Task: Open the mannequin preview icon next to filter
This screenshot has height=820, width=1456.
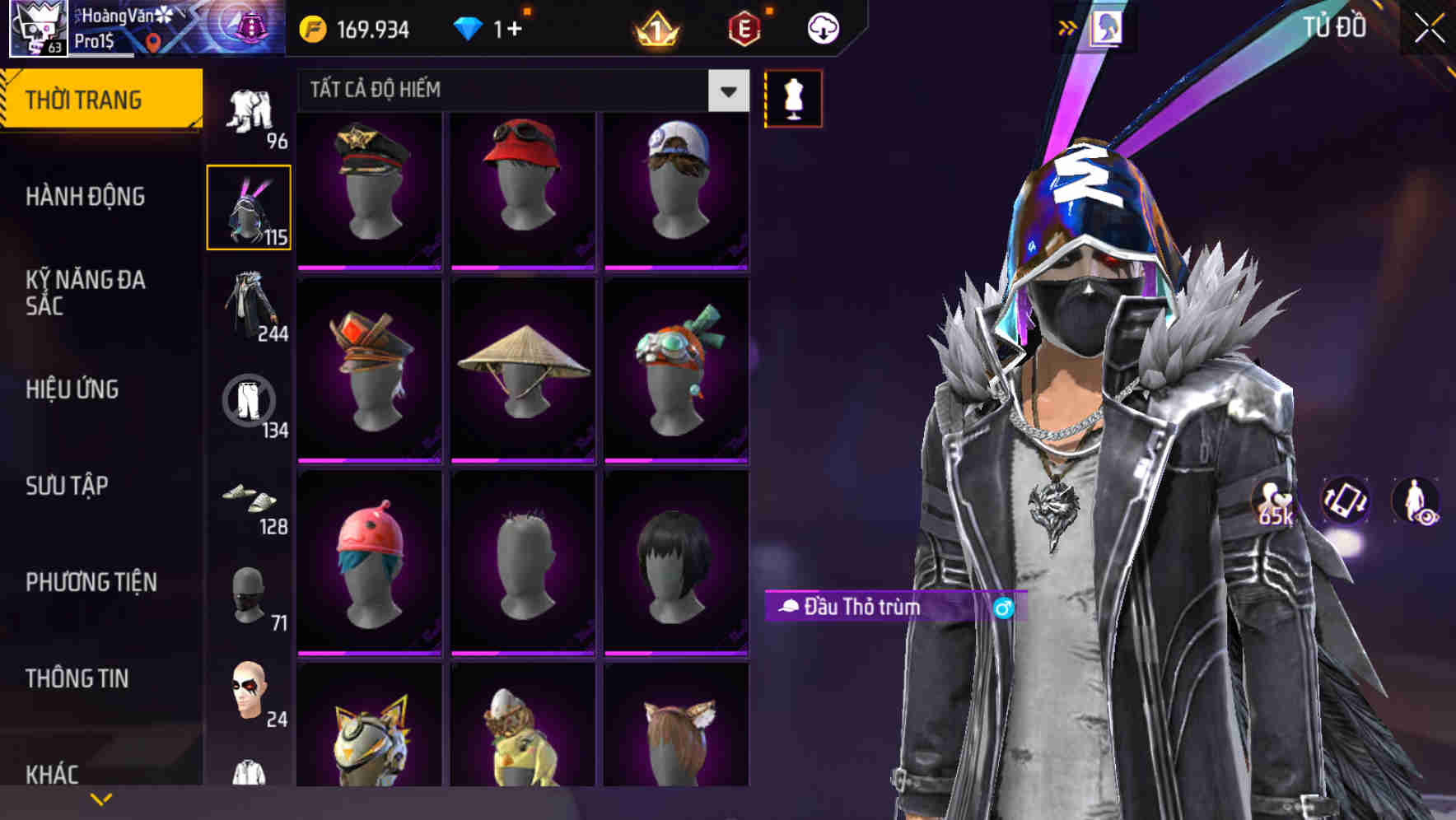Action: [793, 98]
